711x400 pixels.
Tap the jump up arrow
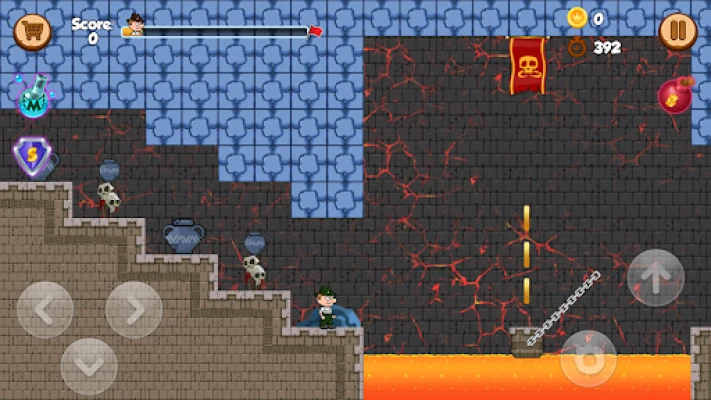[656, 277]
